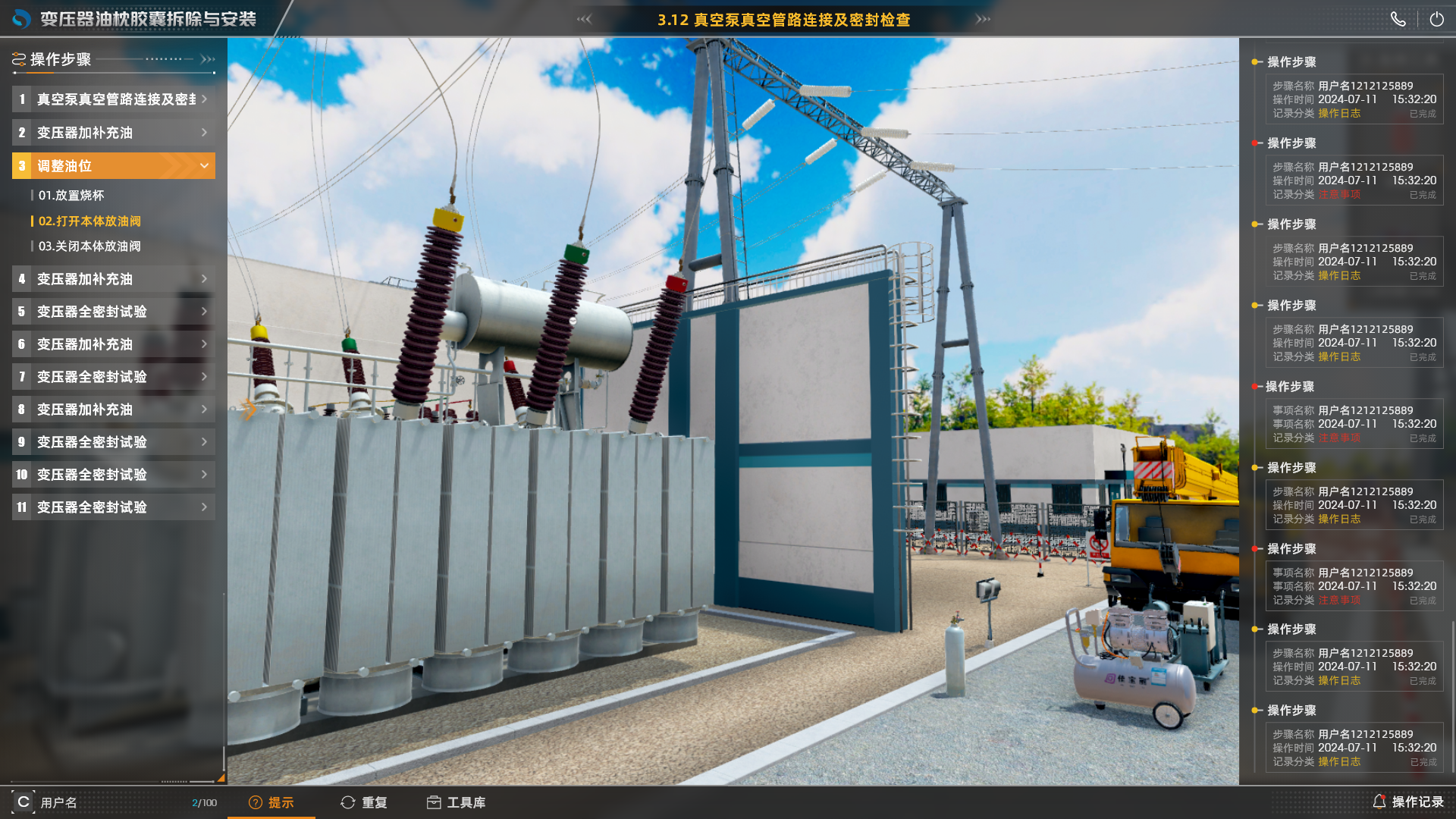Image resolution: width=1456 pixels, height=819 pixels.
Task: Open step 1 真空泵真空管路连接及密封检查
Action: coord(114,99)
